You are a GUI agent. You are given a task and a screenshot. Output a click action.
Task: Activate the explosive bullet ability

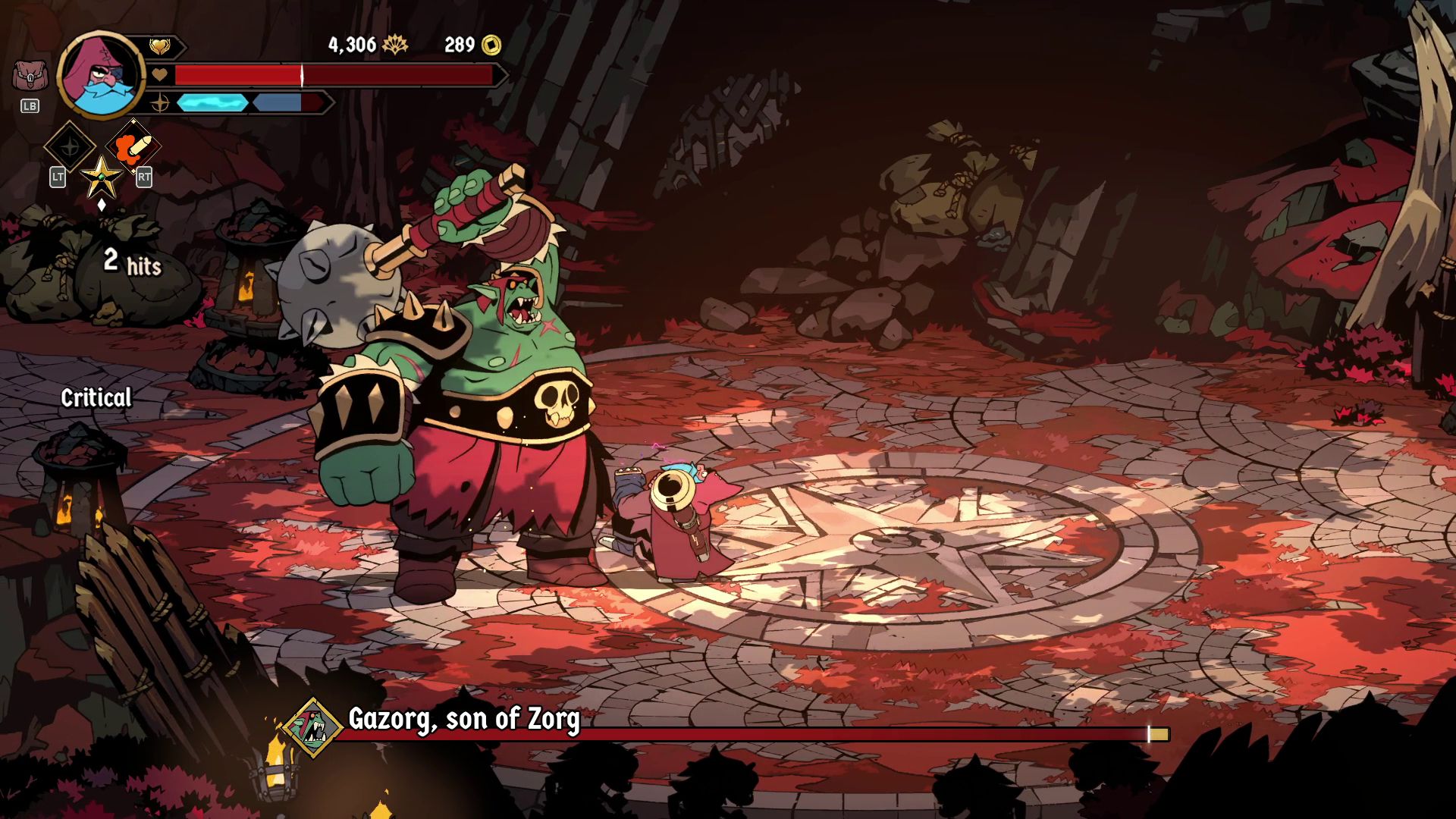pyautogui.click(x=133, y=146)
